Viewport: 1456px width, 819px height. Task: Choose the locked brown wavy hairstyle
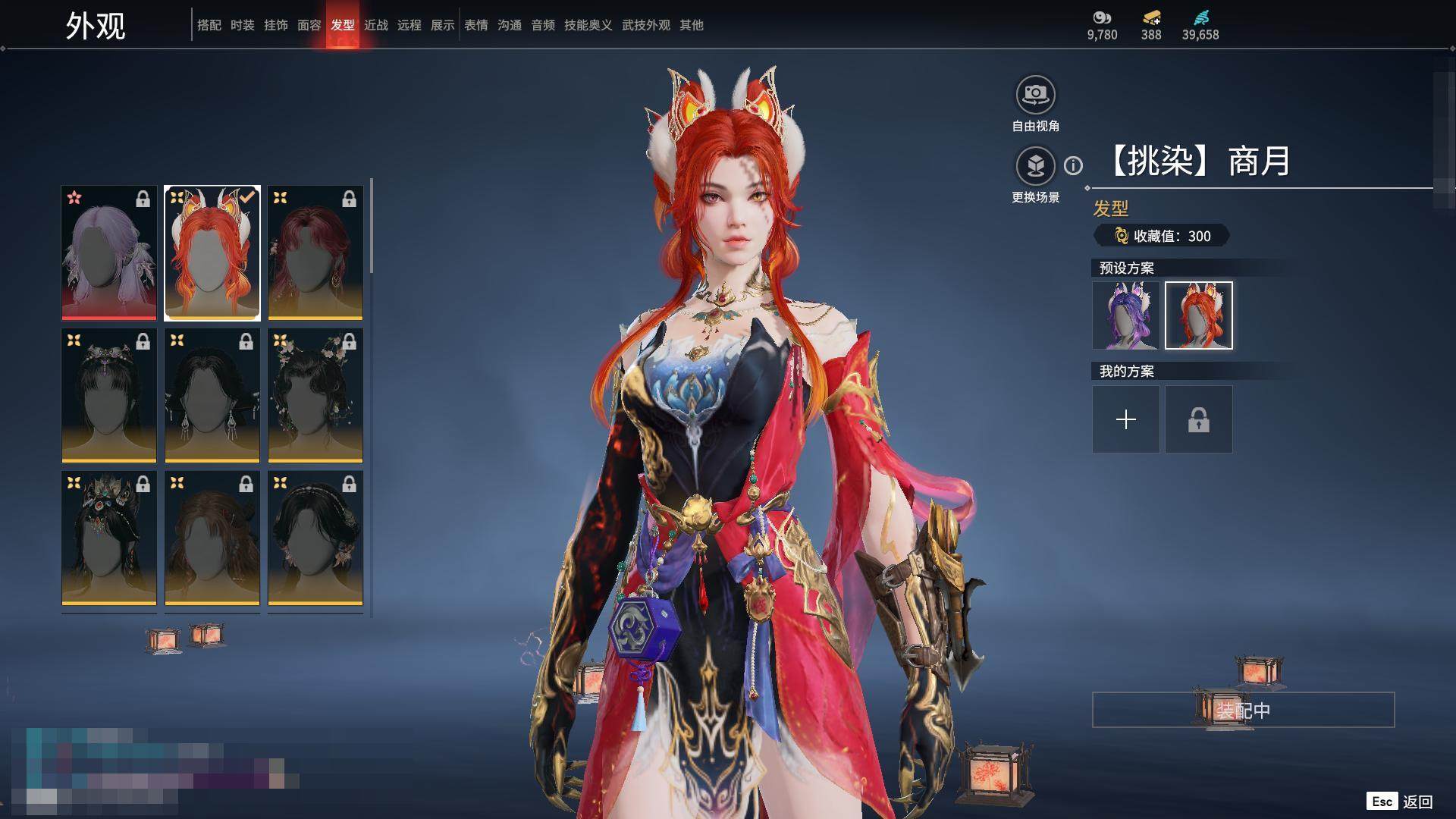click(x=212, y=538)
